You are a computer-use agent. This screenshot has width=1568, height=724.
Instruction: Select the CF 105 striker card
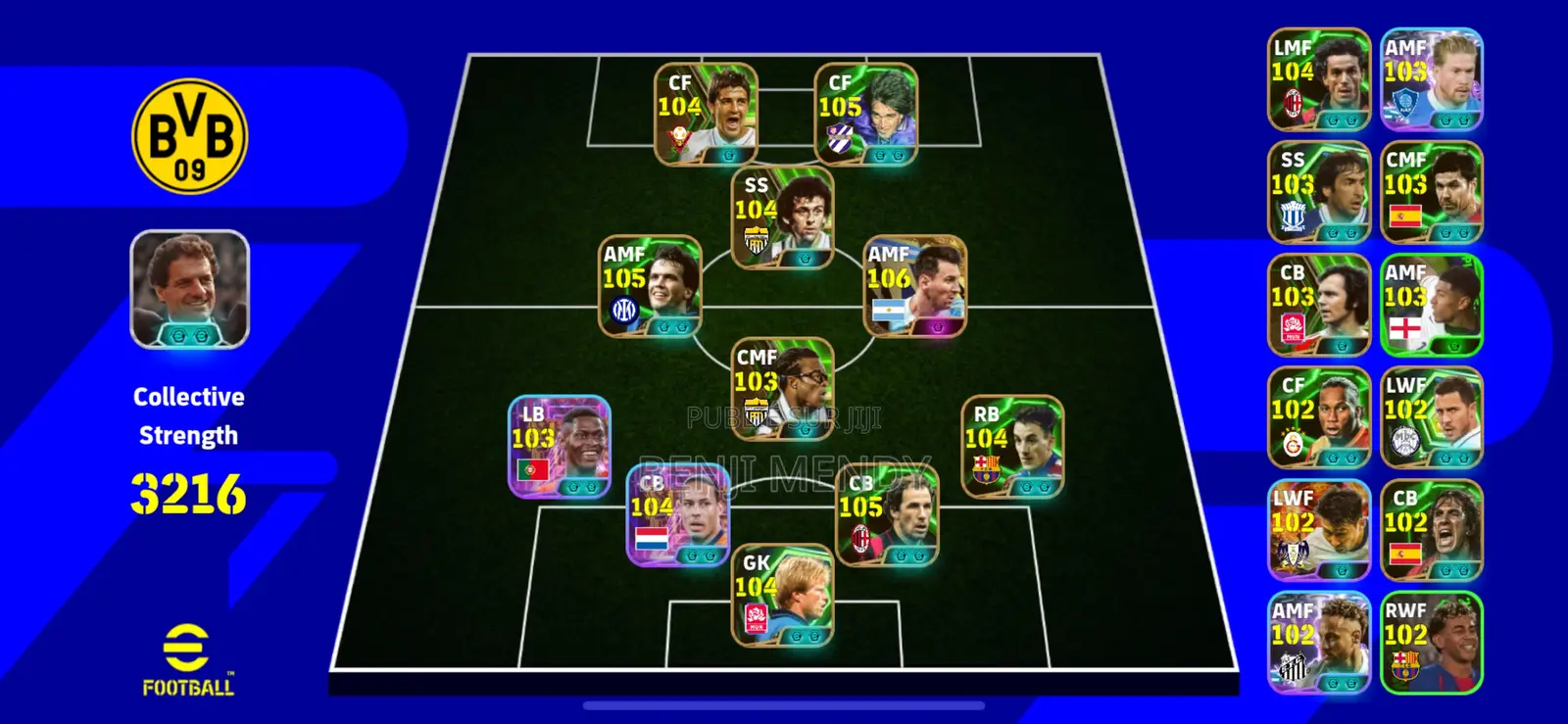pyautogui.click(x=865, y=114)
